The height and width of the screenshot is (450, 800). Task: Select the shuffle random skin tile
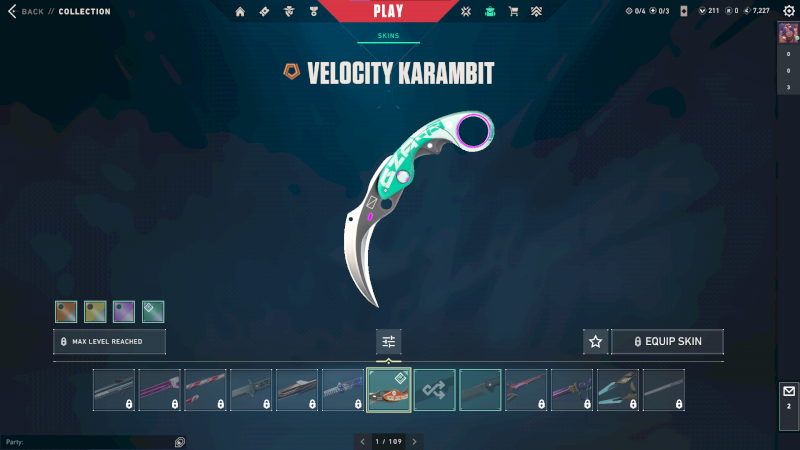click(x=435, y=390)
